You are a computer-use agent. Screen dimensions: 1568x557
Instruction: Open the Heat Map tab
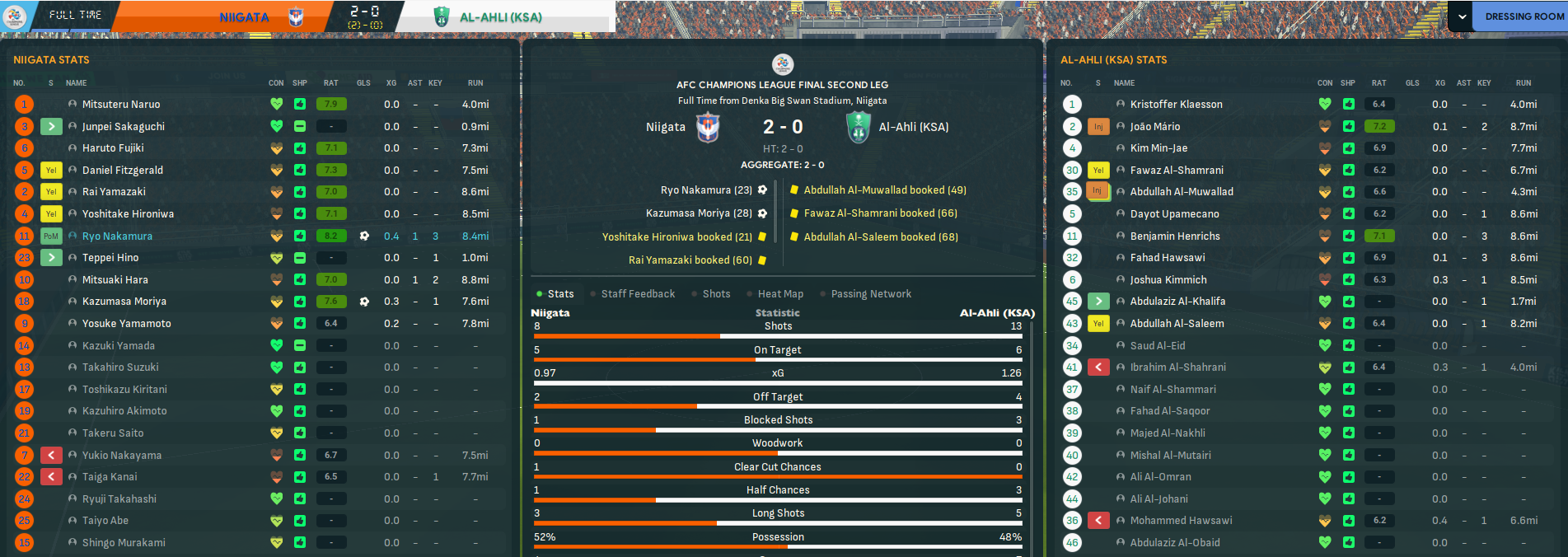779,294
